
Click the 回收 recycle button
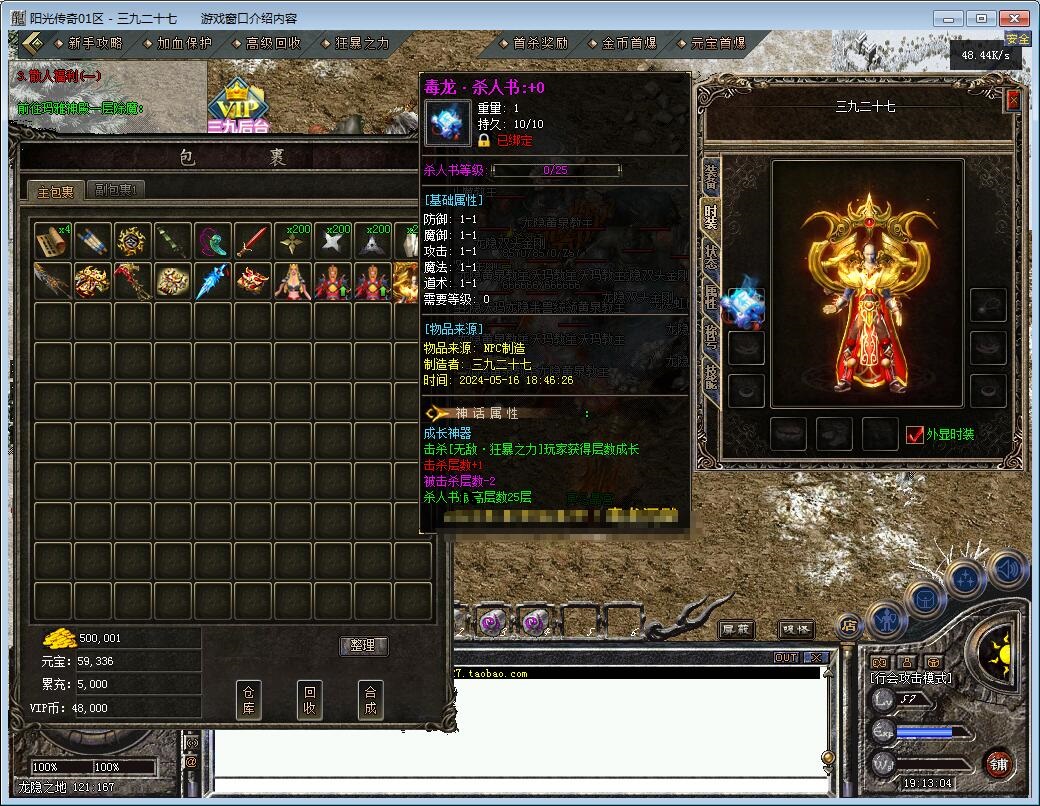point(310,699)
